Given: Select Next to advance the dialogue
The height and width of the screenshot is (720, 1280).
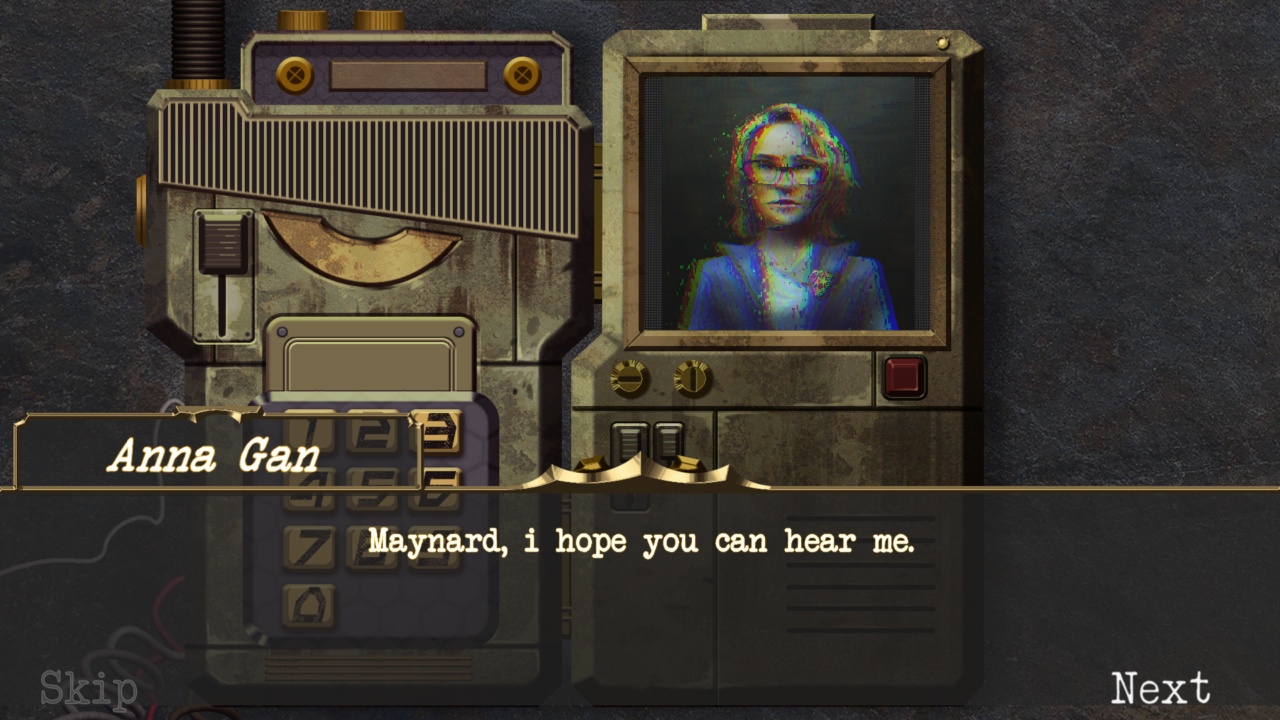Looking at the screenshot, I should (x=1163, y=687).
